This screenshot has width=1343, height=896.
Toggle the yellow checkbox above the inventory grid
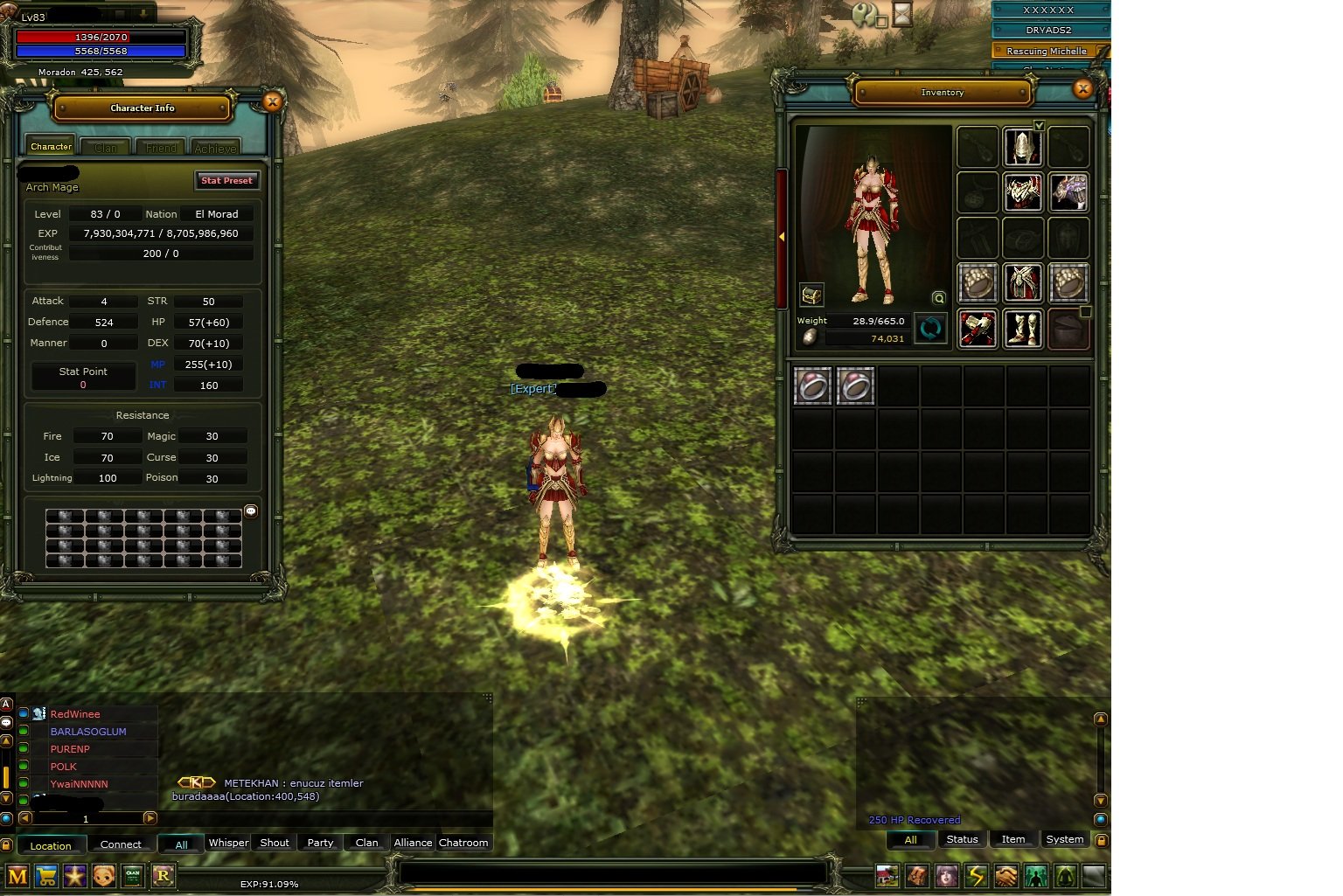click(1040, 125)
